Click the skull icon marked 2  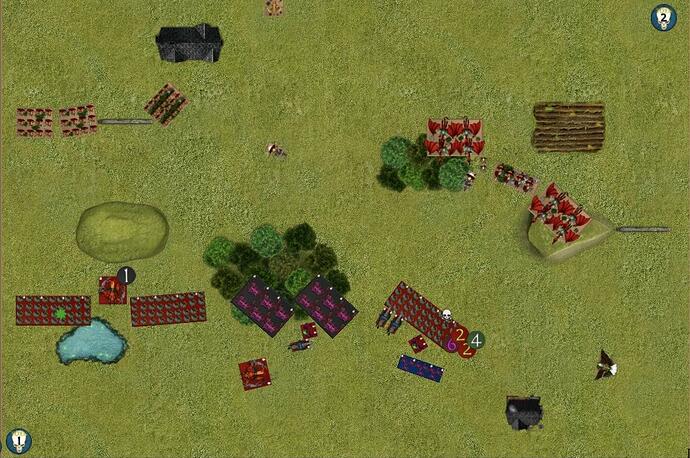point(663,17)
